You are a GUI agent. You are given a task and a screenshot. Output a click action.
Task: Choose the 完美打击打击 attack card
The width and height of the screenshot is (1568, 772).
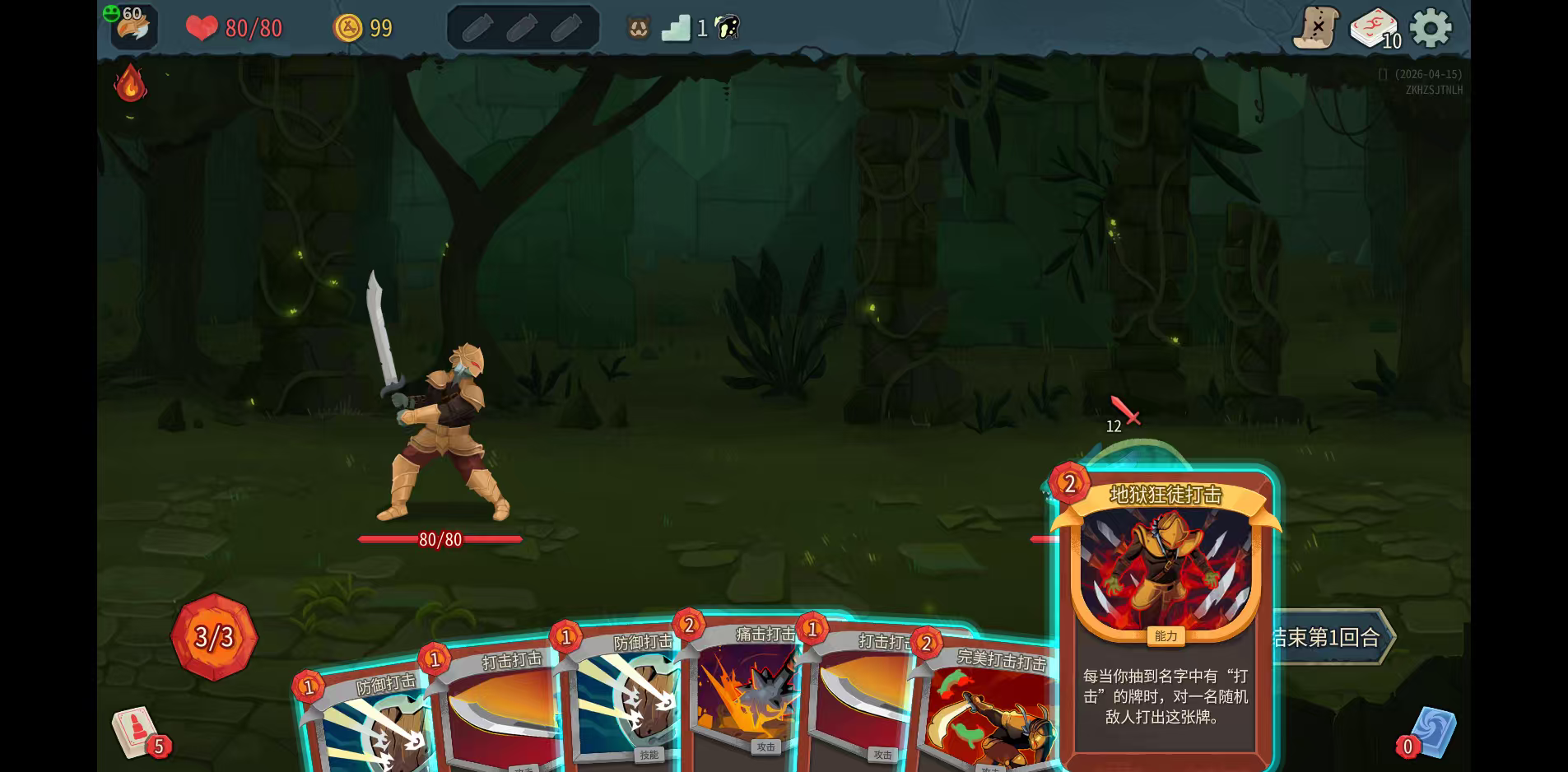click(988, 708)
